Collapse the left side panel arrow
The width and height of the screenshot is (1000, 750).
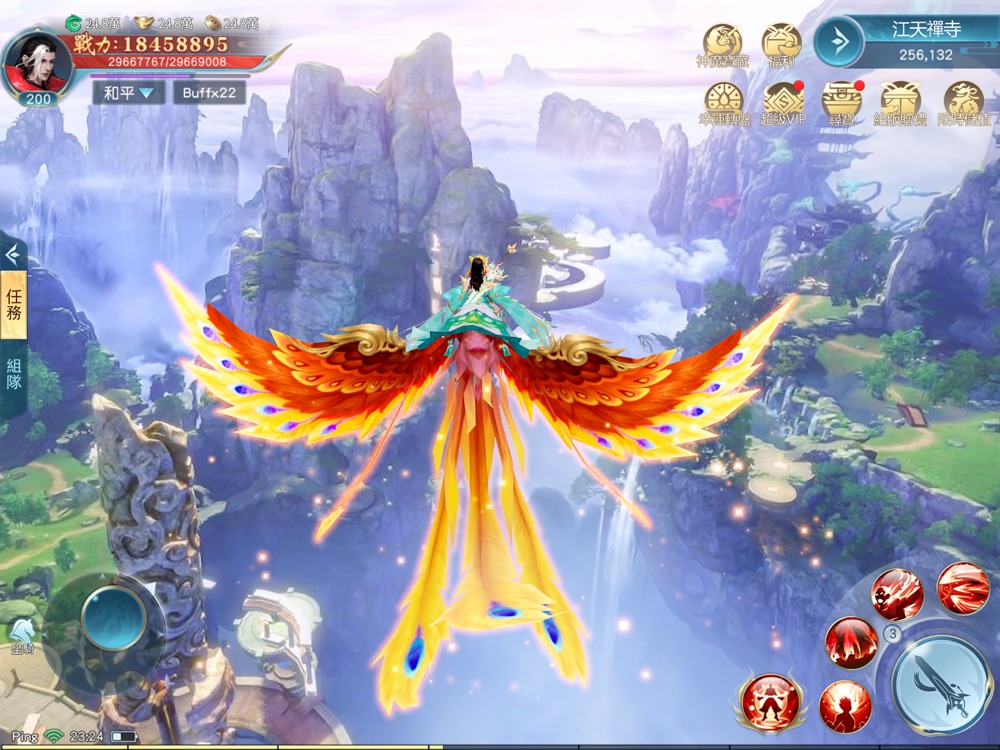(13, 254)
